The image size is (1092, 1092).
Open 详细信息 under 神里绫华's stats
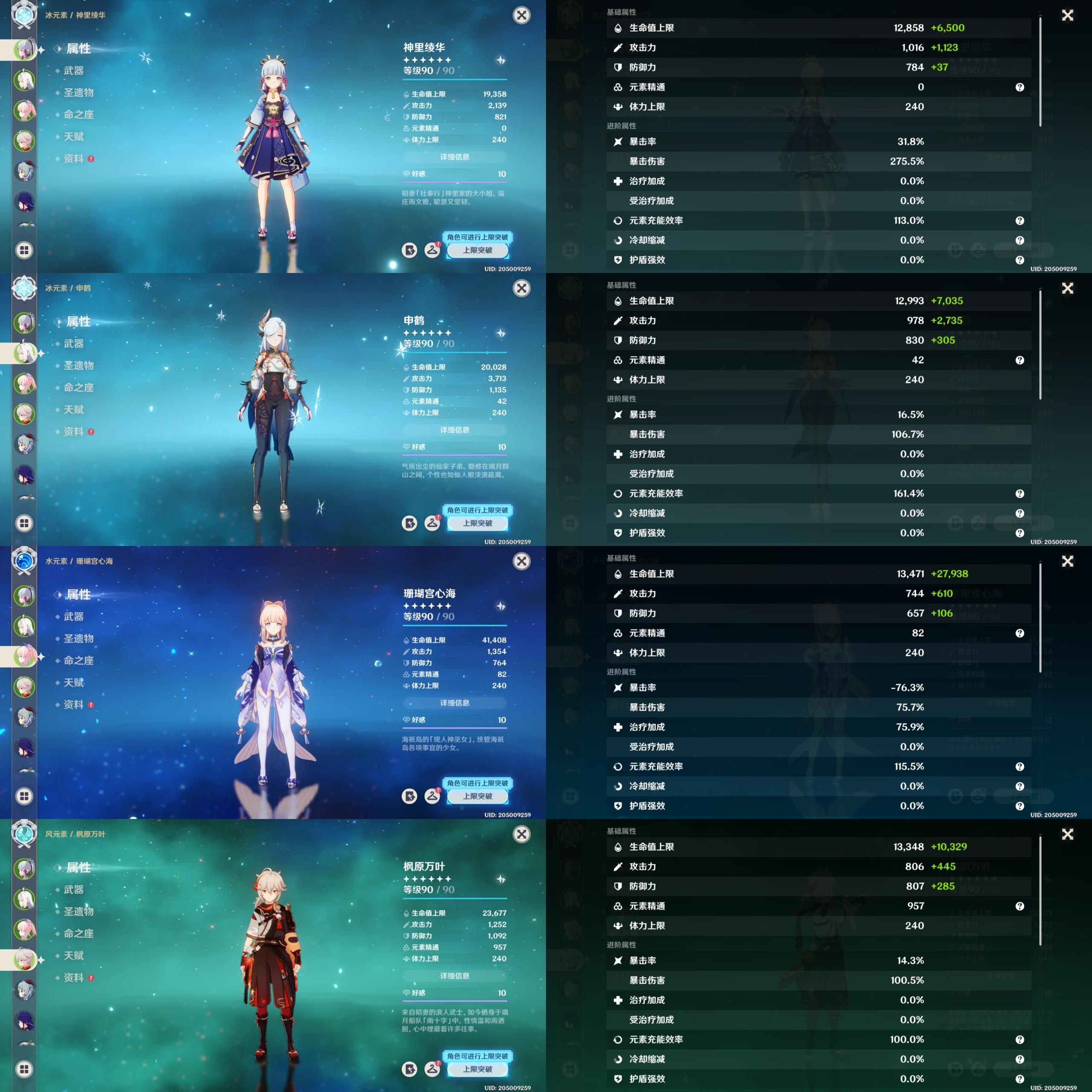(454, 157)
